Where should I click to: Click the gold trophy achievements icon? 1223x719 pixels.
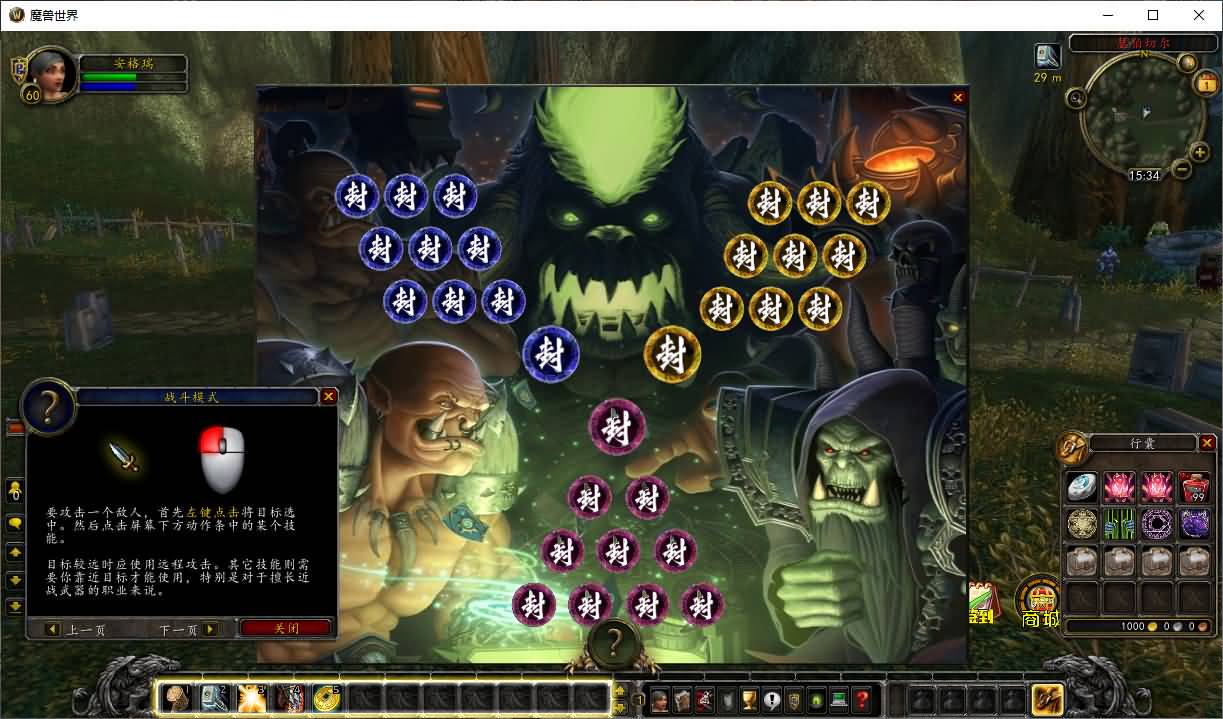(x=748, y=700)
